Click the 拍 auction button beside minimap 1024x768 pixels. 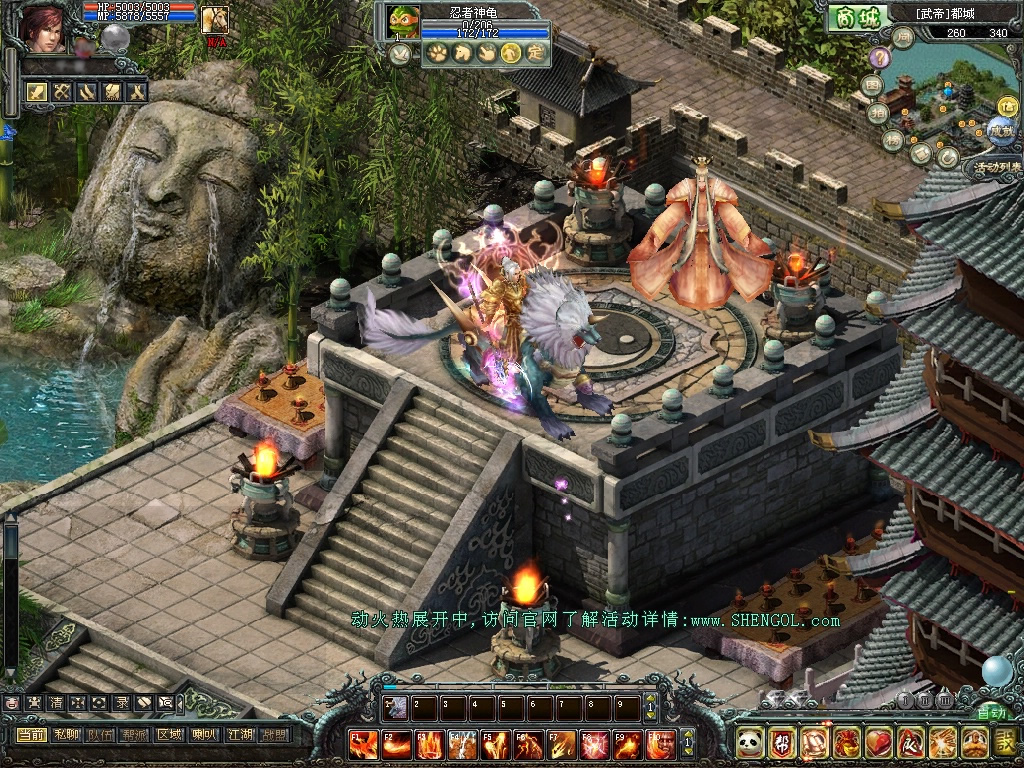[x=878, y=112]
